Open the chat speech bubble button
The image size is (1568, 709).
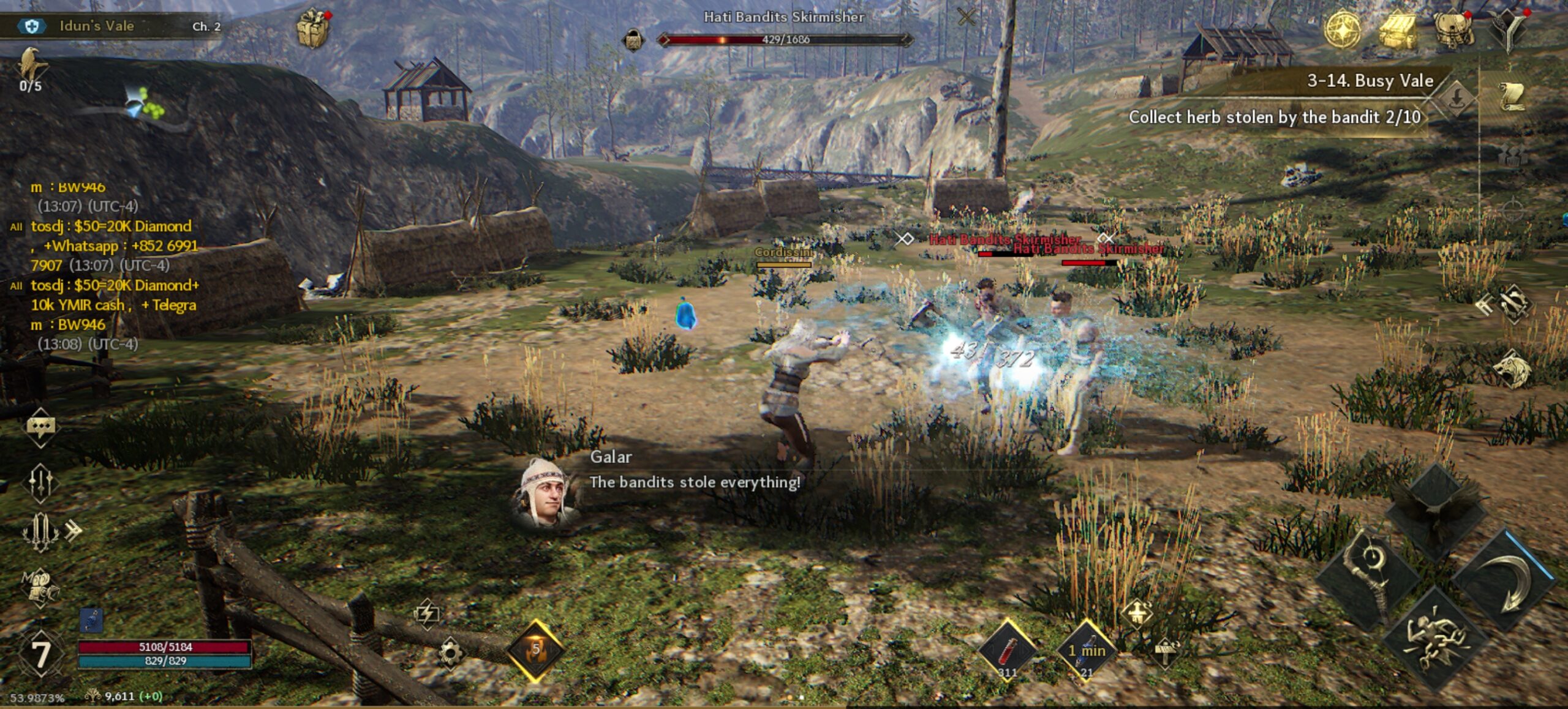[40, 427]
